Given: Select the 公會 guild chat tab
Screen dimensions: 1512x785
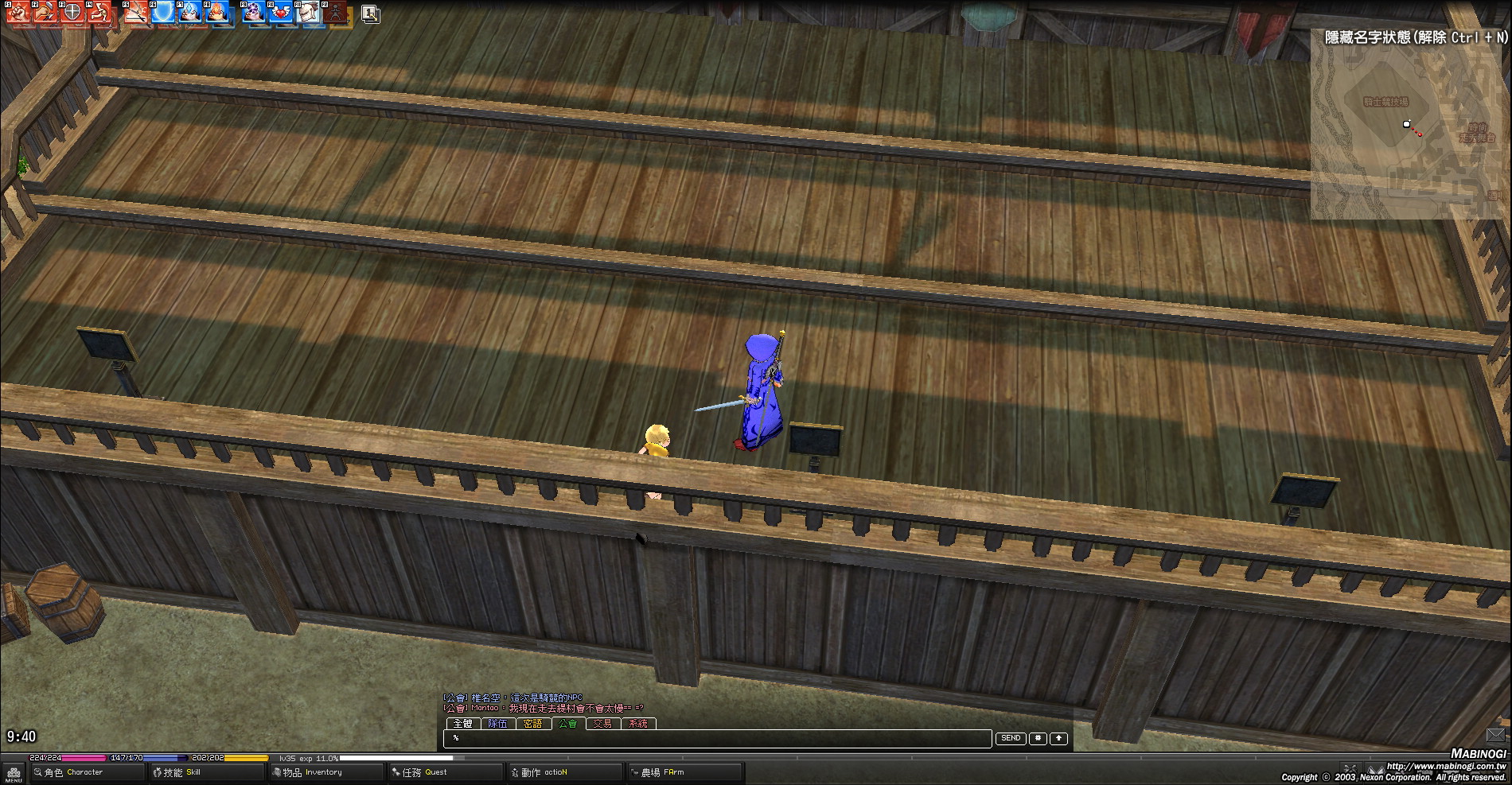Looking at the screenshot, I should (x=567, y=724).
